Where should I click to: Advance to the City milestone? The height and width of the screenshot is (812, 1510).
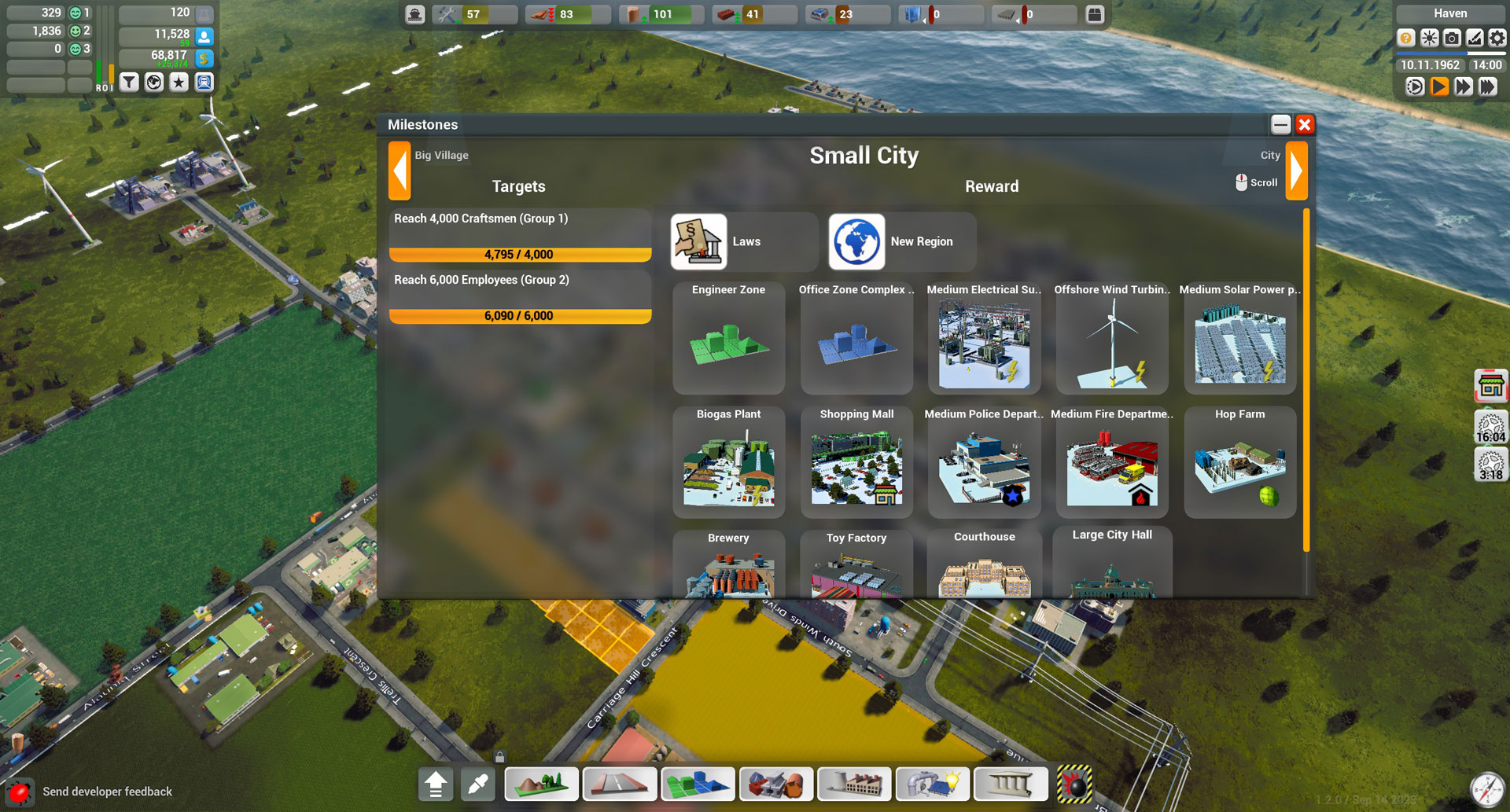[x=1298, y=171]
